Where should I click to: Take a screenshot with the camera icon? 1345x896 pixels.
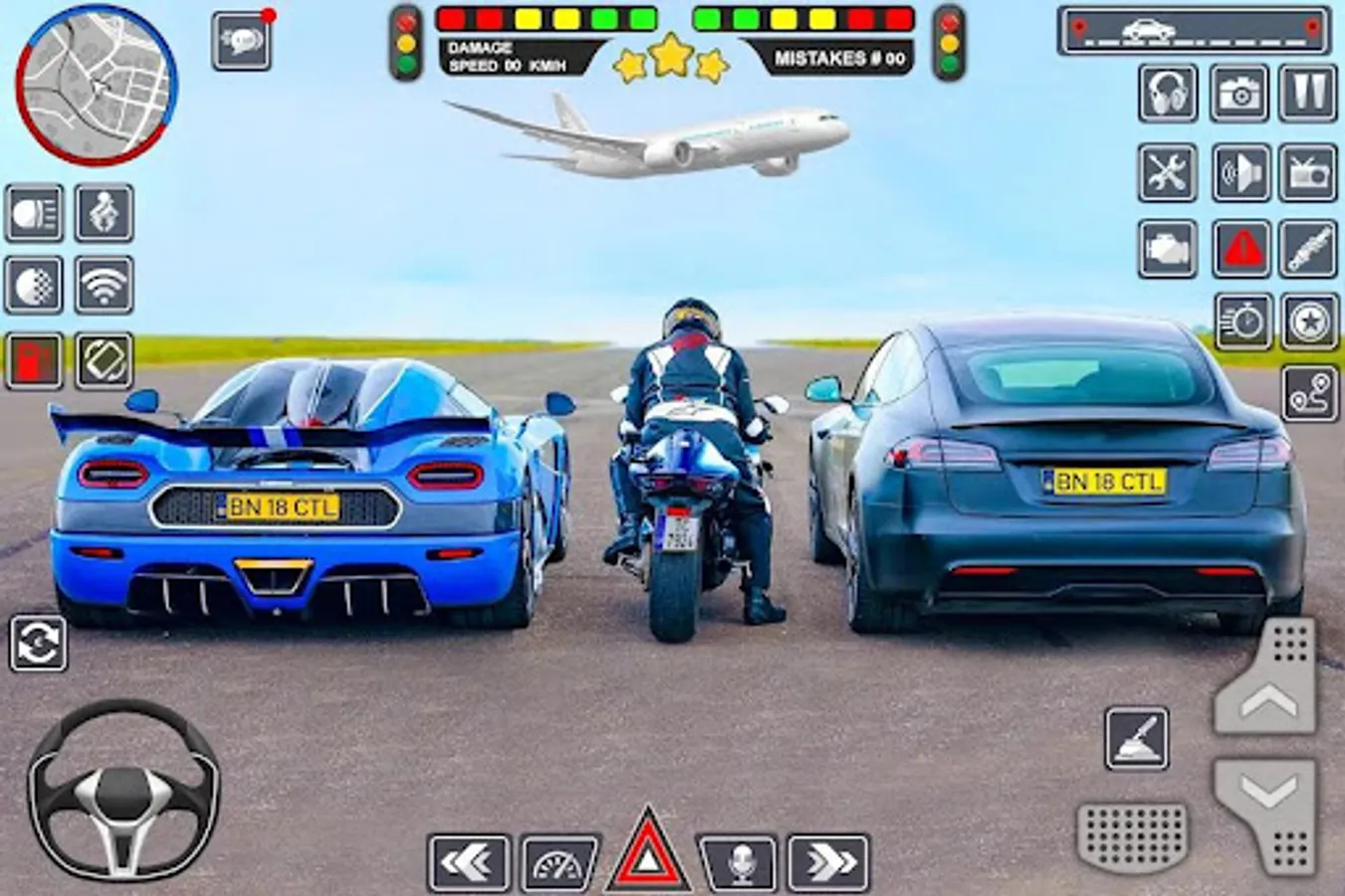[x=1238, y=94]
